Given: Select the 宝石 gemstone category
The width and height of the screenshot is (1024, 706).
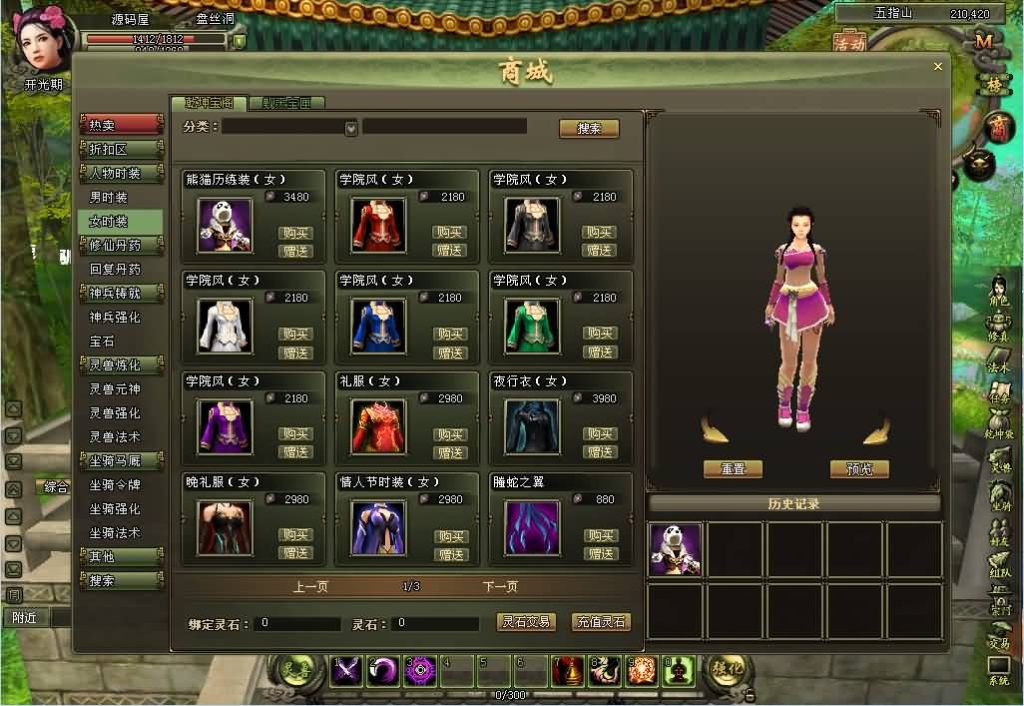Looking at the screenshot, I should [x=103, y=342].
